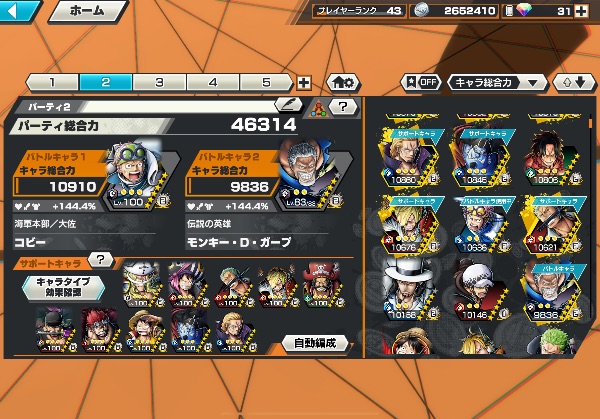Open the キャラ総合力 sort dropdown
The height and width of the screenshot is (419, 600).
pyautogui.click(x=497, y=82)
